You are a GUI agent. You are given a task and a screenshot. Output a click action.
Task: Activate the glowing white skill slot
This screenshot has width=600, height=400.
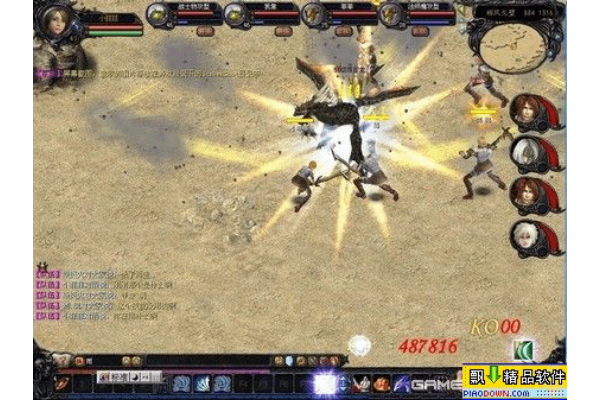tap(326, 382)
